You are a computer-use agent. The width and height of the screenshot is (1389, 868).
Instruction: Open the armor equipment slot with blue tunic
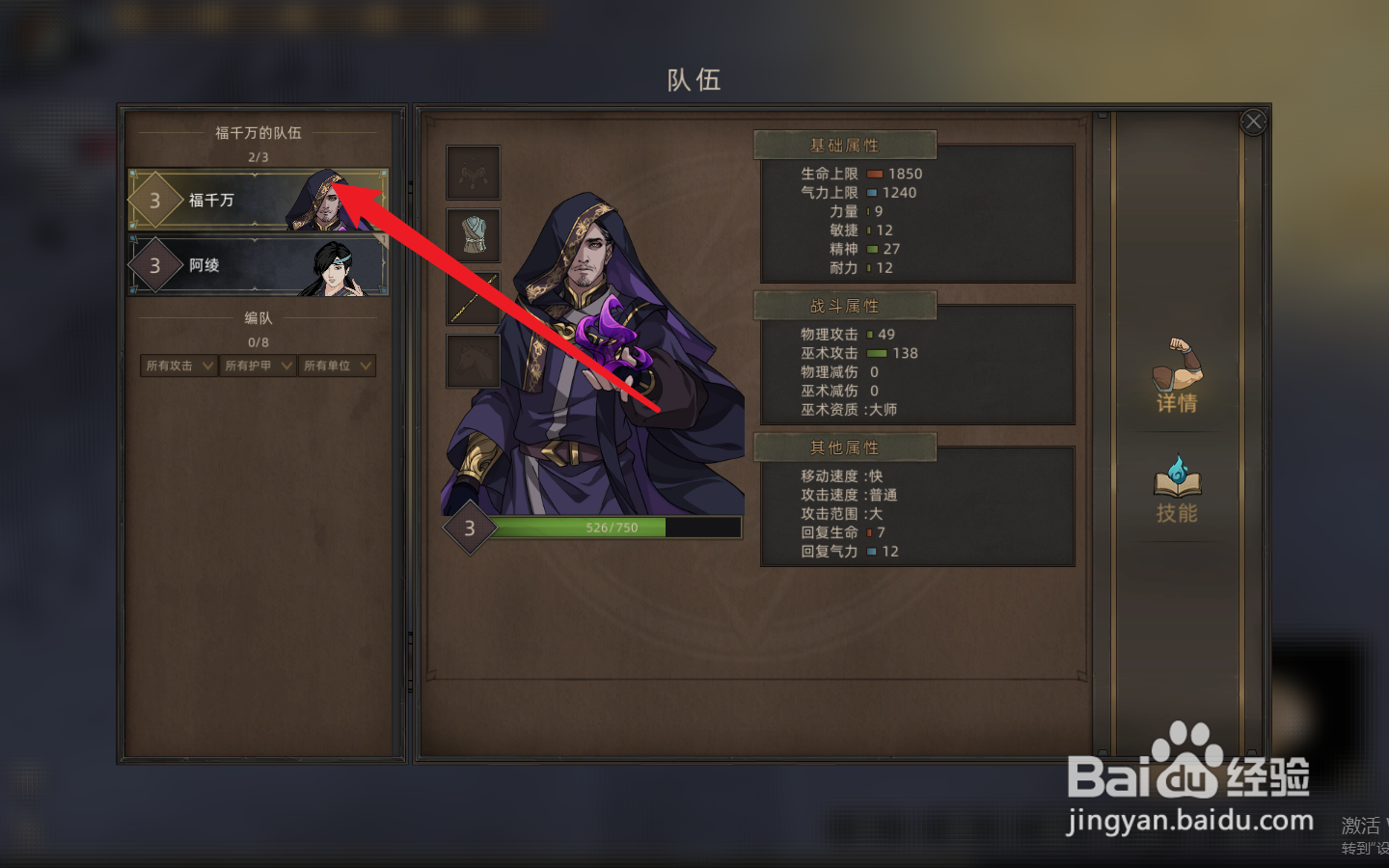click(473, 236)
